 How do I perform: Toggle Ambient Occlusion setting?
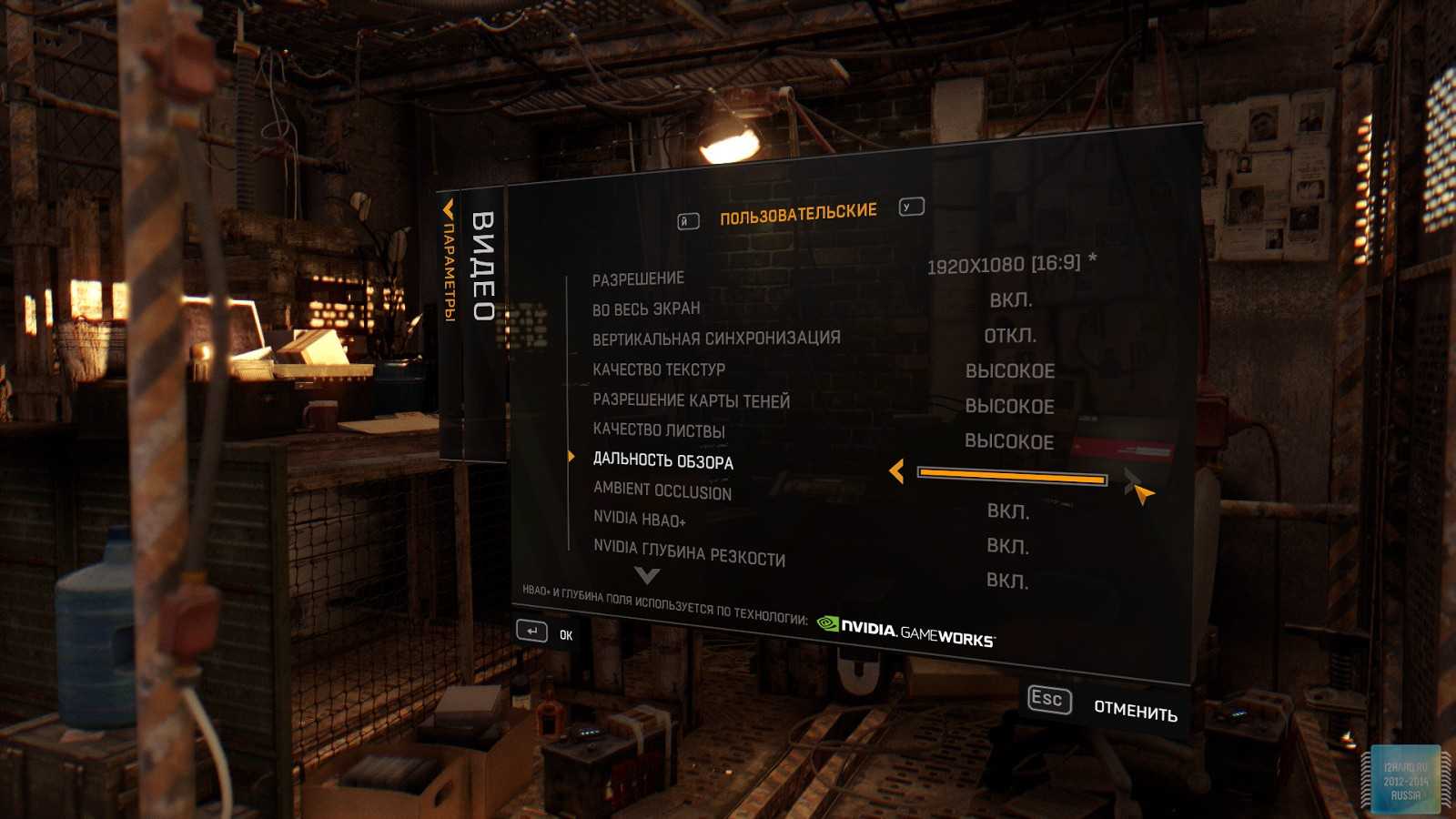(x=662, y=491)
